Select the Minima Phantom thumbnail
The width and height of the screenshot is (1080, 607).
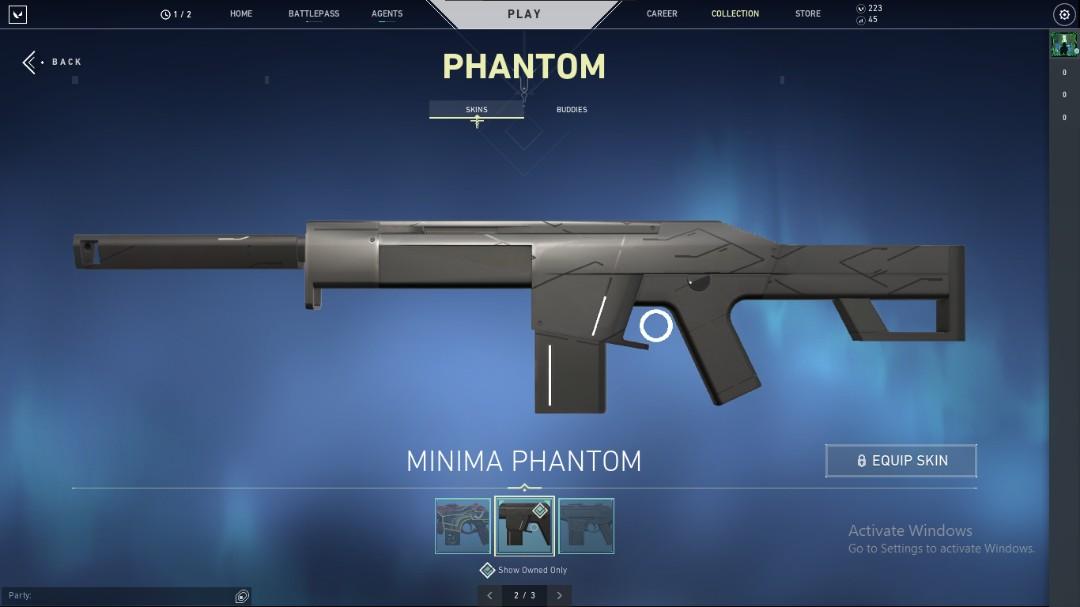point(524,526)
